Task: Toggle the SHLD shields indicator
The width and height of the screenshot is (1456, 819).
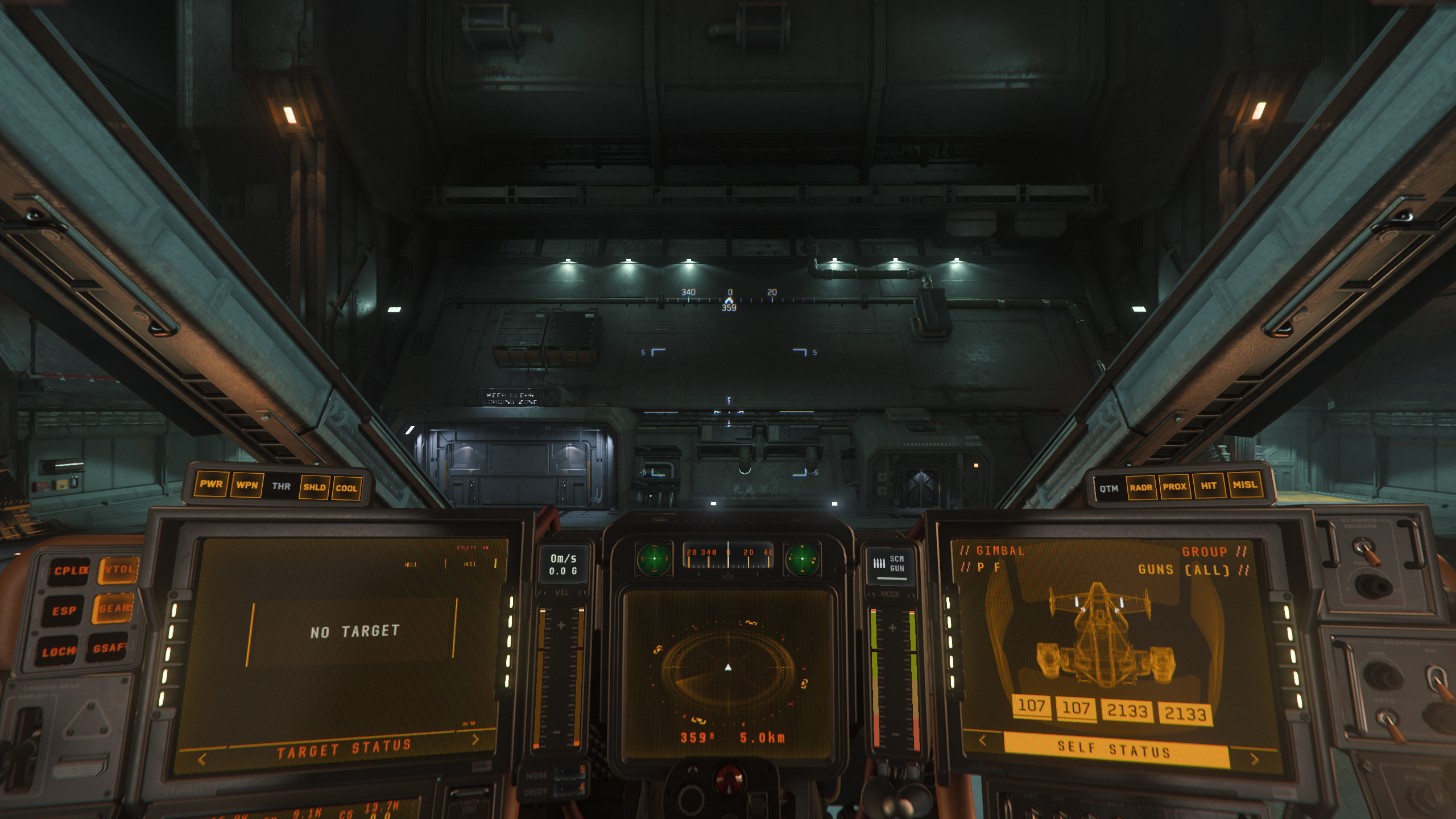Action: point(315,487)
